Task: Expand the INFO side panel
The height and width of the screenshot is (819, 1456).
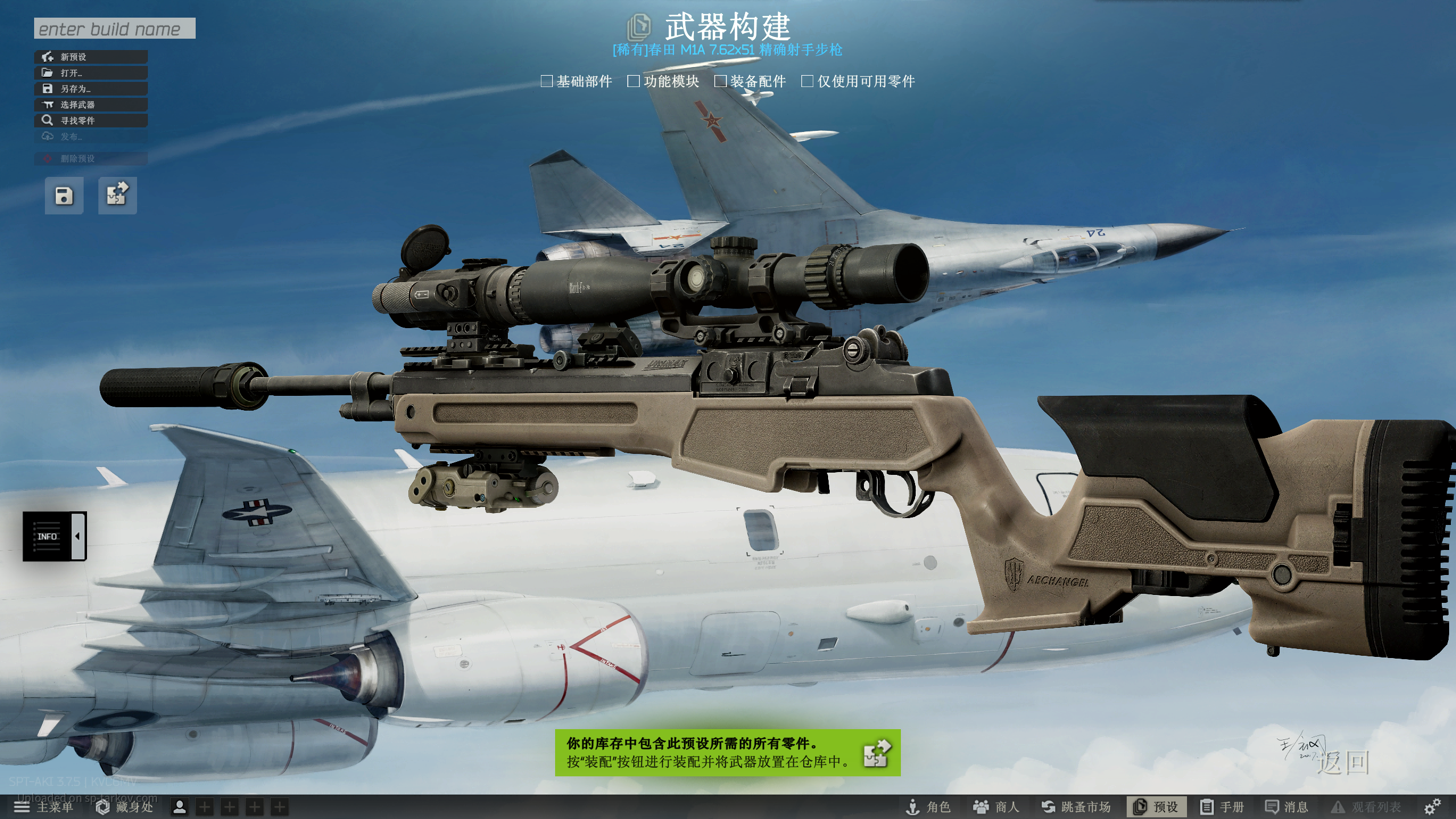Action: coord(55,536)
